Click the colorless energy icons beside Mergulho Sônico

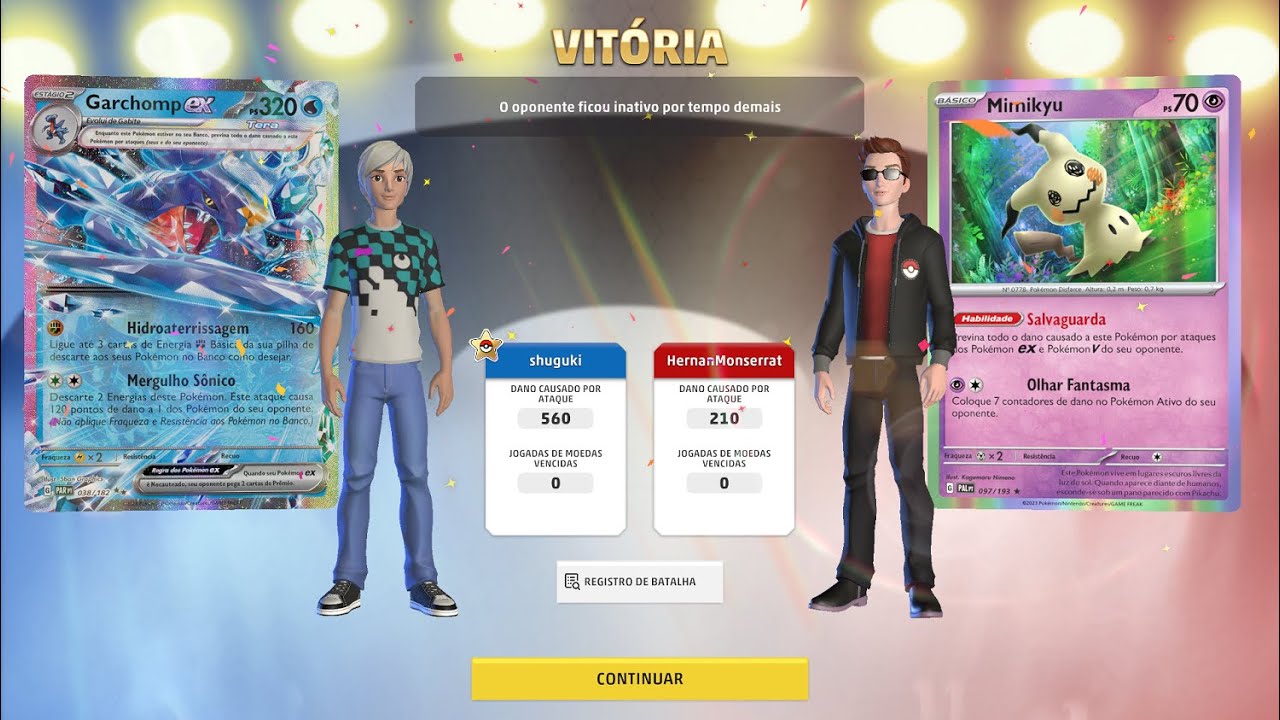[x=65, y=380]
